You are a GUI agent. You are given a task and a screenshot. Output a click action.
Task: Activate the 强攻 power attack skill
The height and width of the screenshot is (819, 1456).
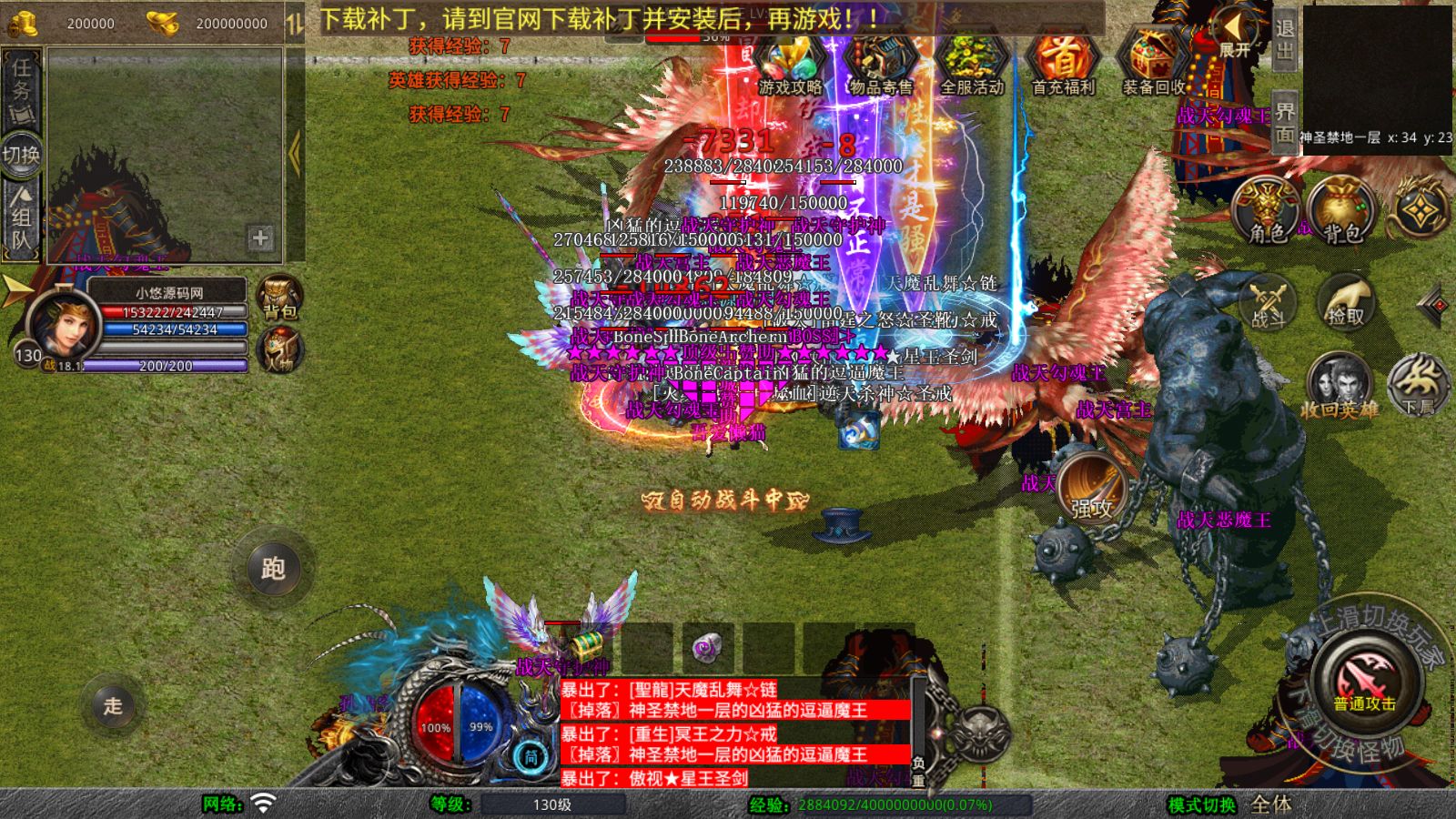point(1091,488)
